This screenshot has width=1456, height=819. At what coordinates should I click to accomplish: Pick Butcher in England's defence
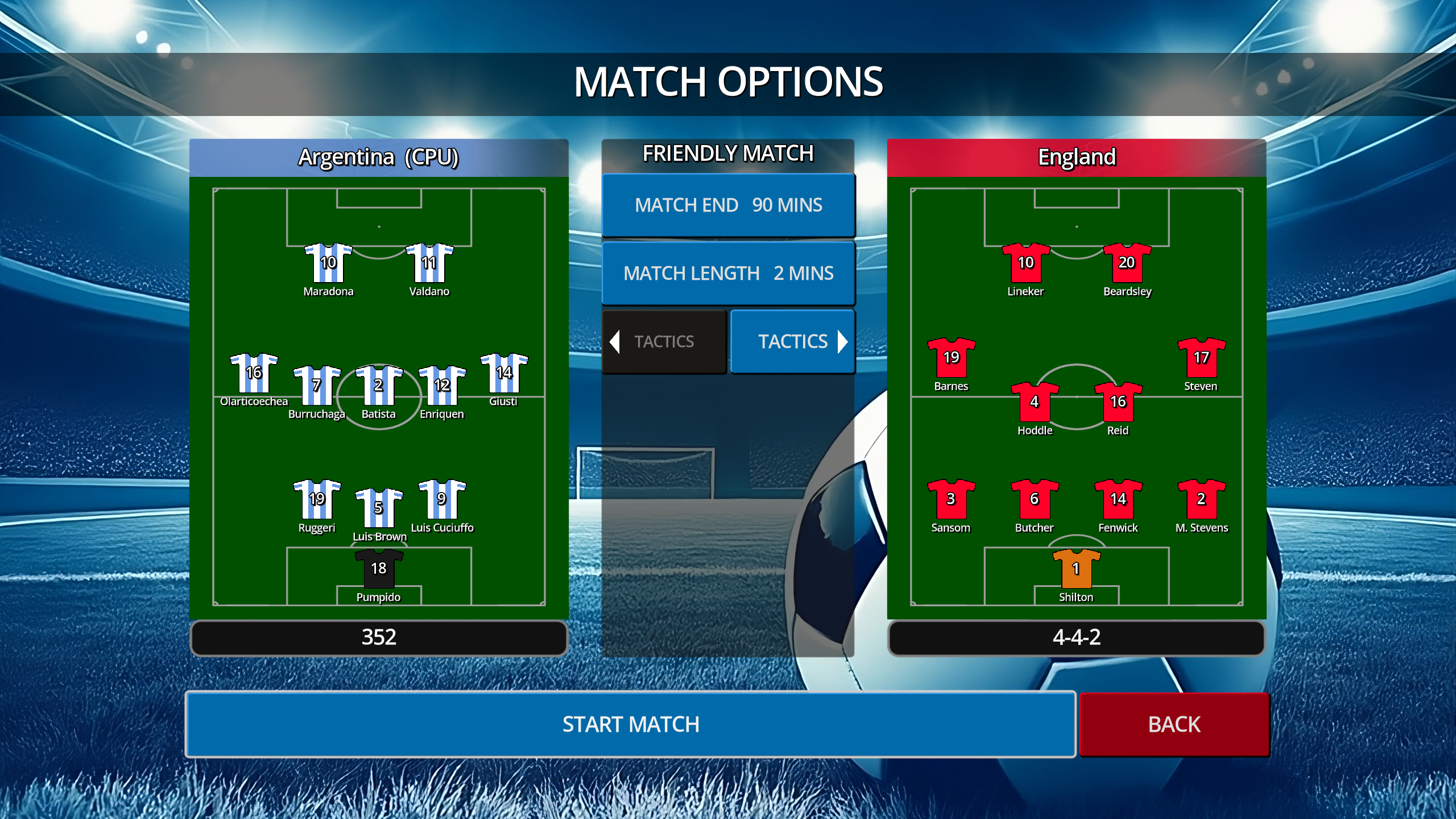[1035, 499]
